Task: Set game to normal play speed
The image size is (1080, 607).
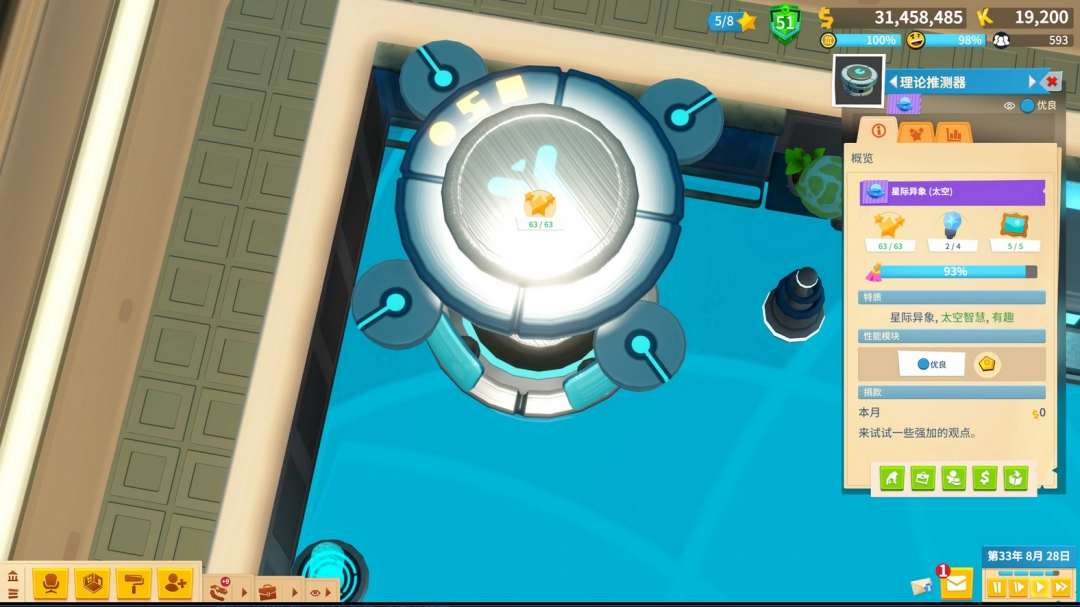Action: pos(1040,587)
